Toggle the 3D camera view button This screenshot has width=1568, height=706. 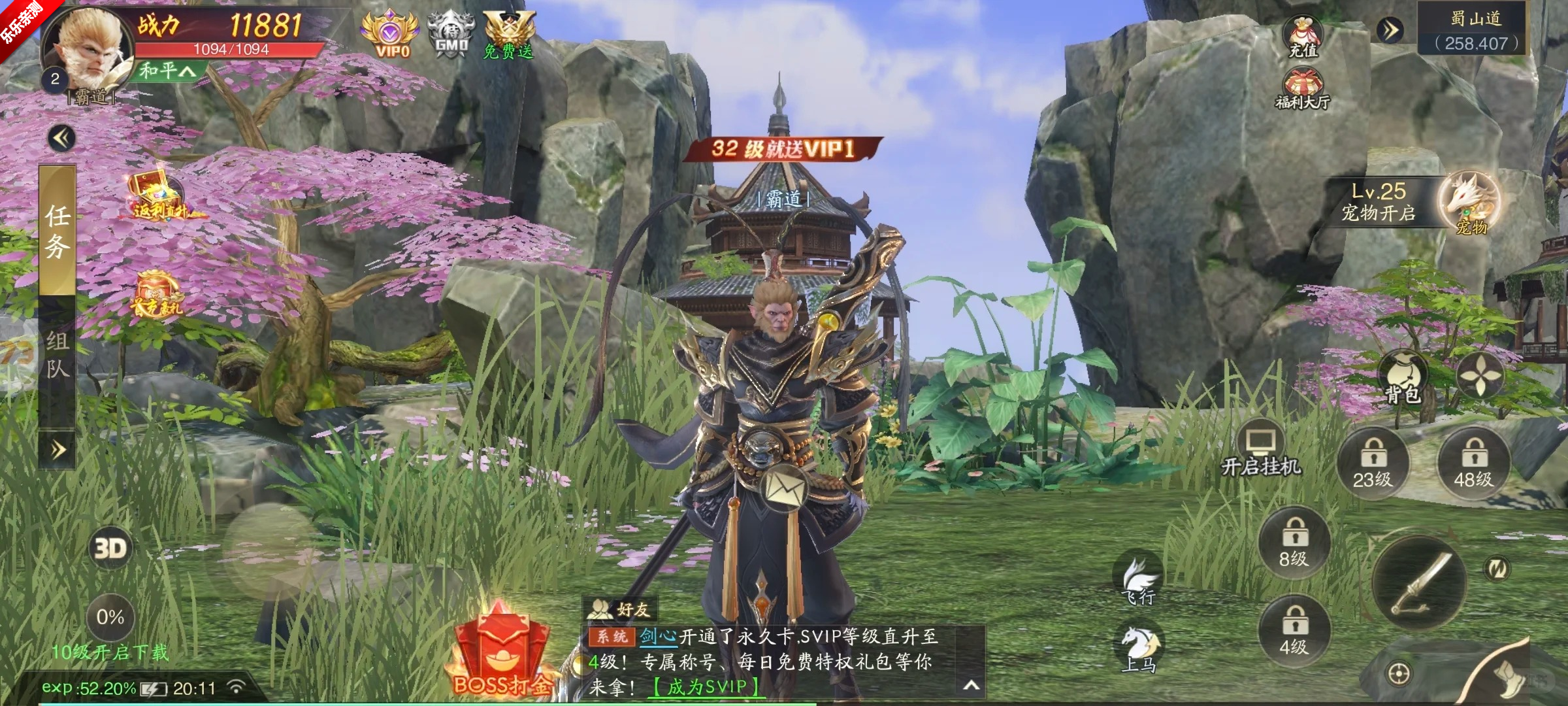pos(110,548)
